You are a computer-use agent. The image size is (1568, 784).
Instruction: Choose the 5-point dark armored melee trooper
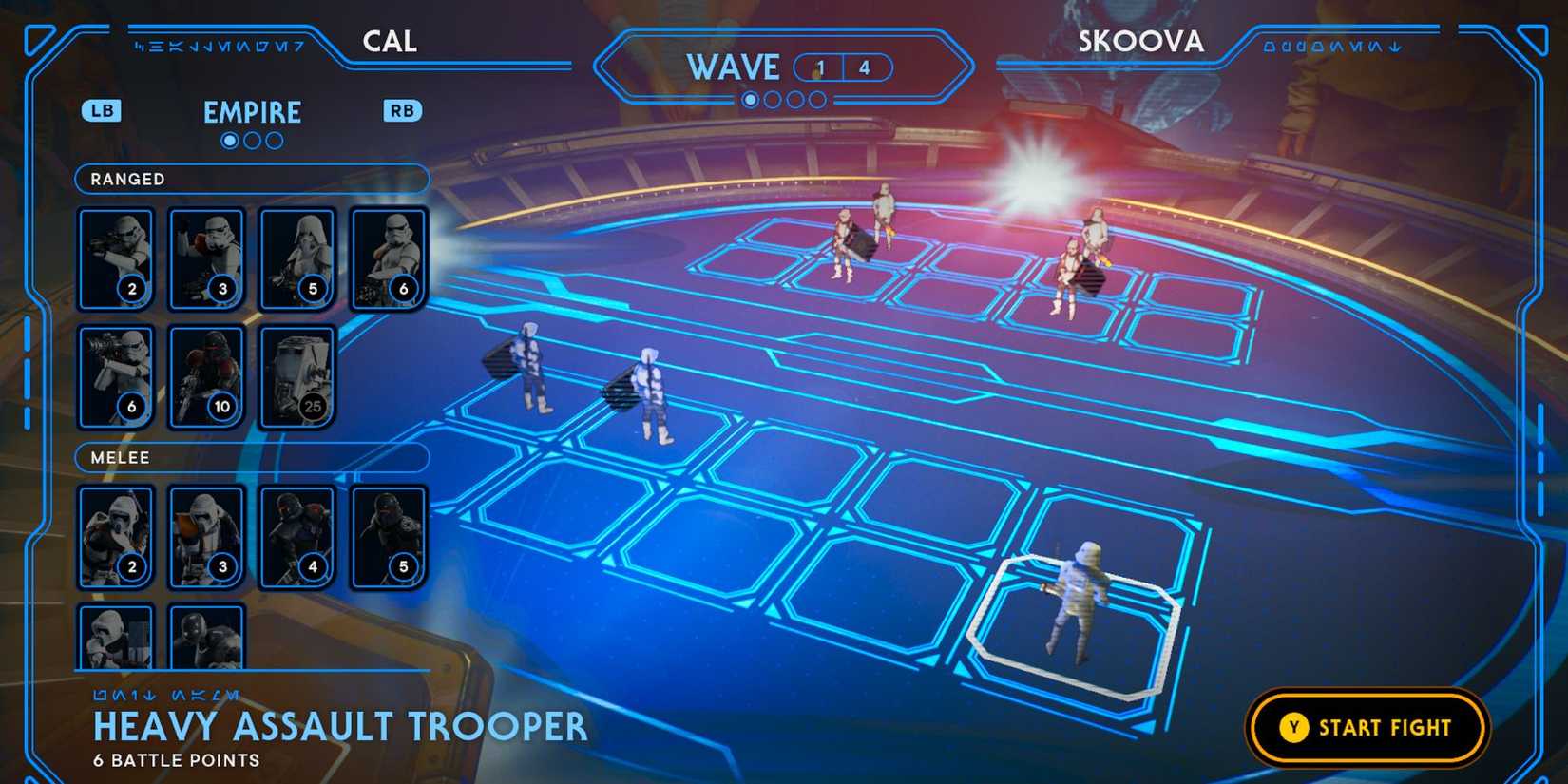coord(389,535)
